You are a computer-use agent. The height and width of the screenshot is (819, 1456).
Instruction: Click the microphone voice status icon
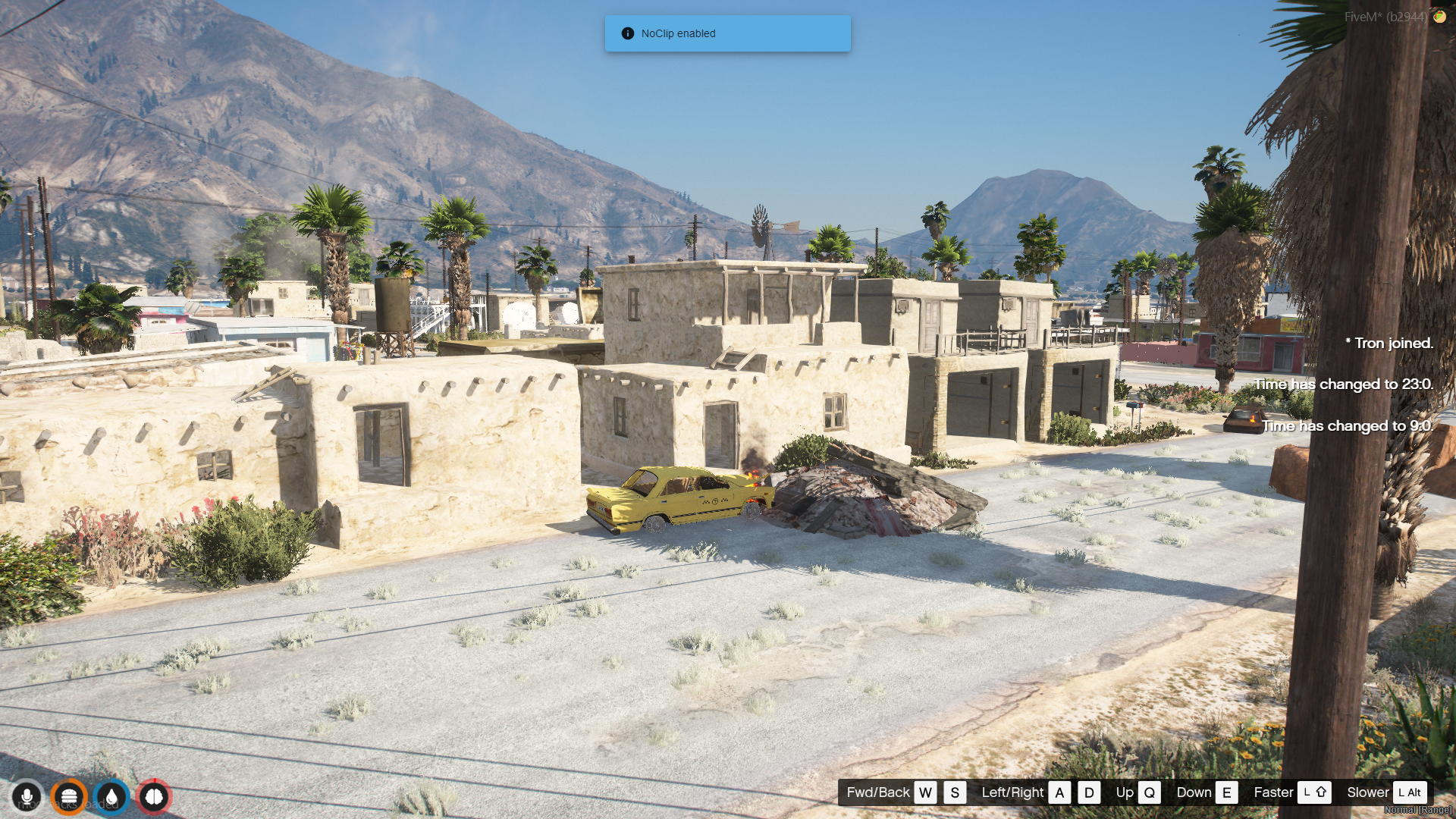(27, 797)
